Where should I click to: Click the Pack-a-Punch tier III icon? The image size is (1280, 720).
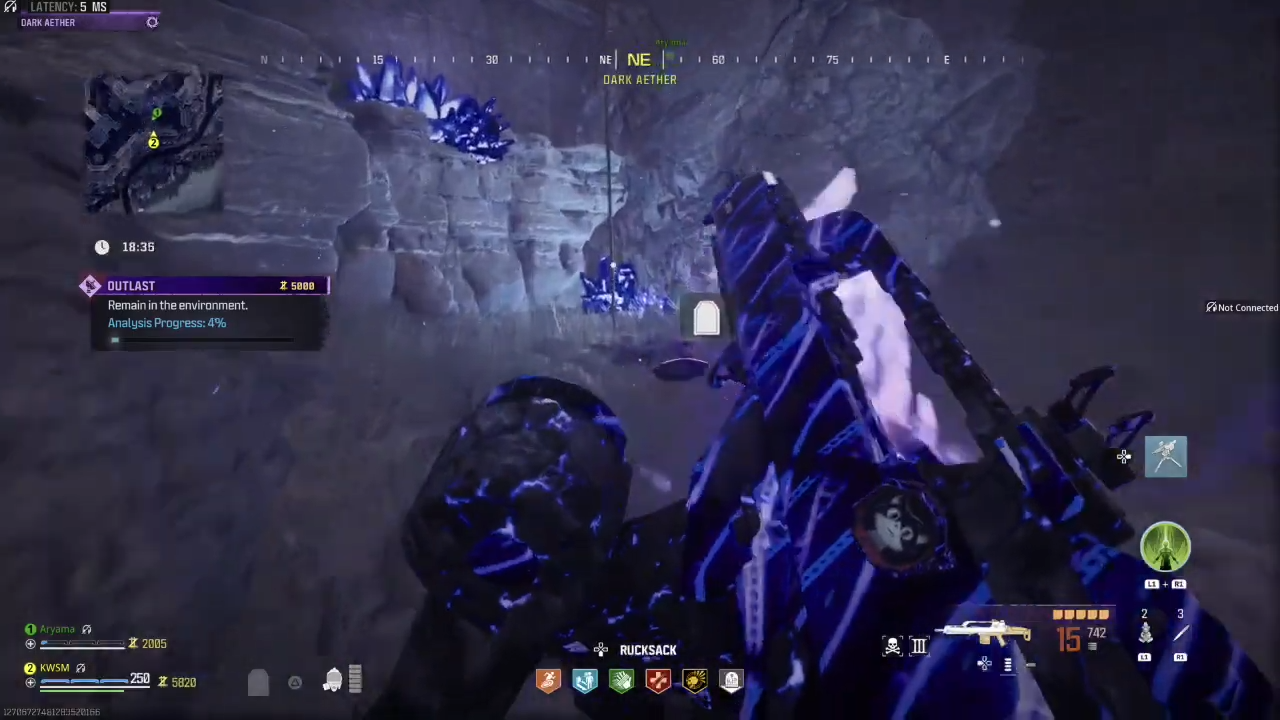point(918,645)
